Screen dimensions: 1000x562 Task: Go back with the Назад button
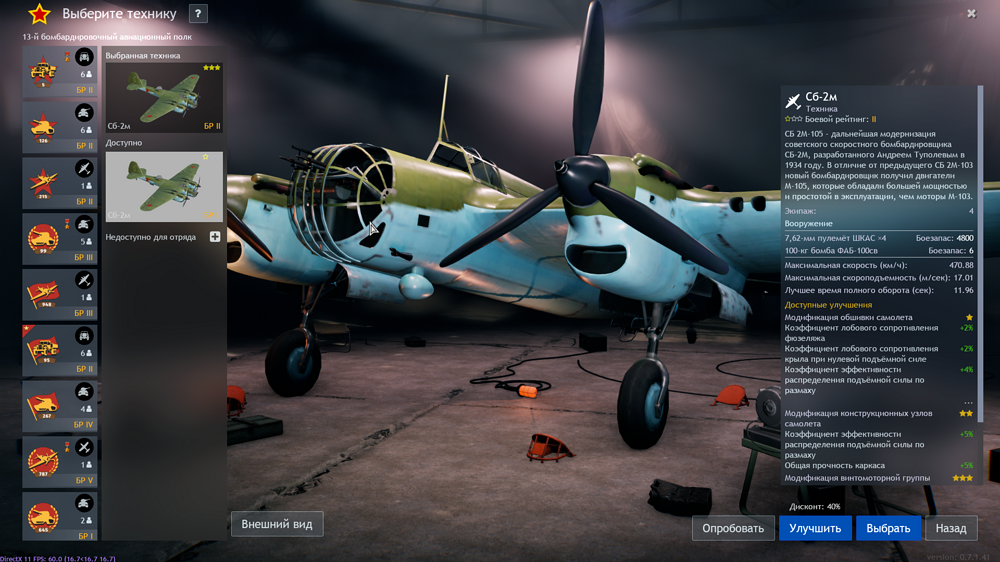click(x=951, y=528)
